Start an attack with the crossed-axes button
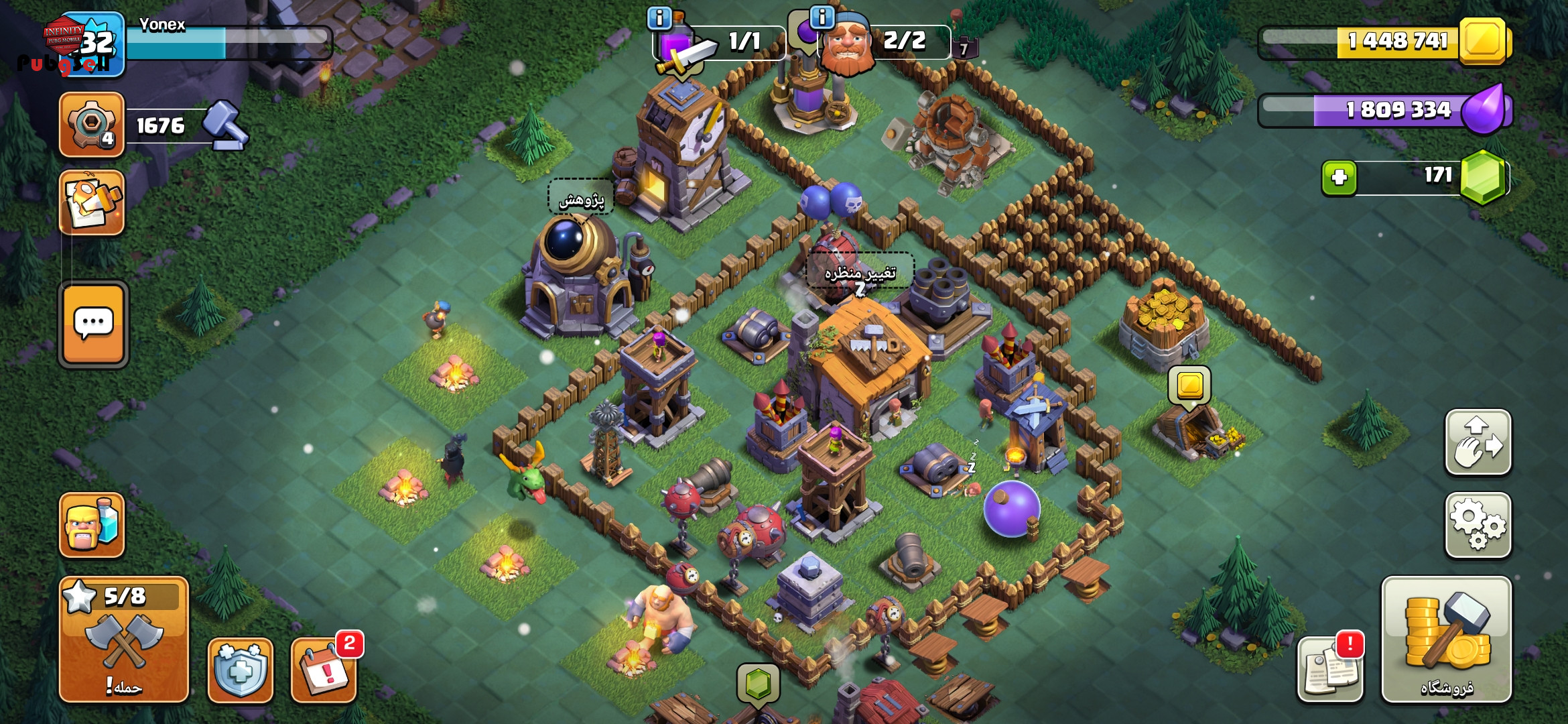 [x=124, y=640]
